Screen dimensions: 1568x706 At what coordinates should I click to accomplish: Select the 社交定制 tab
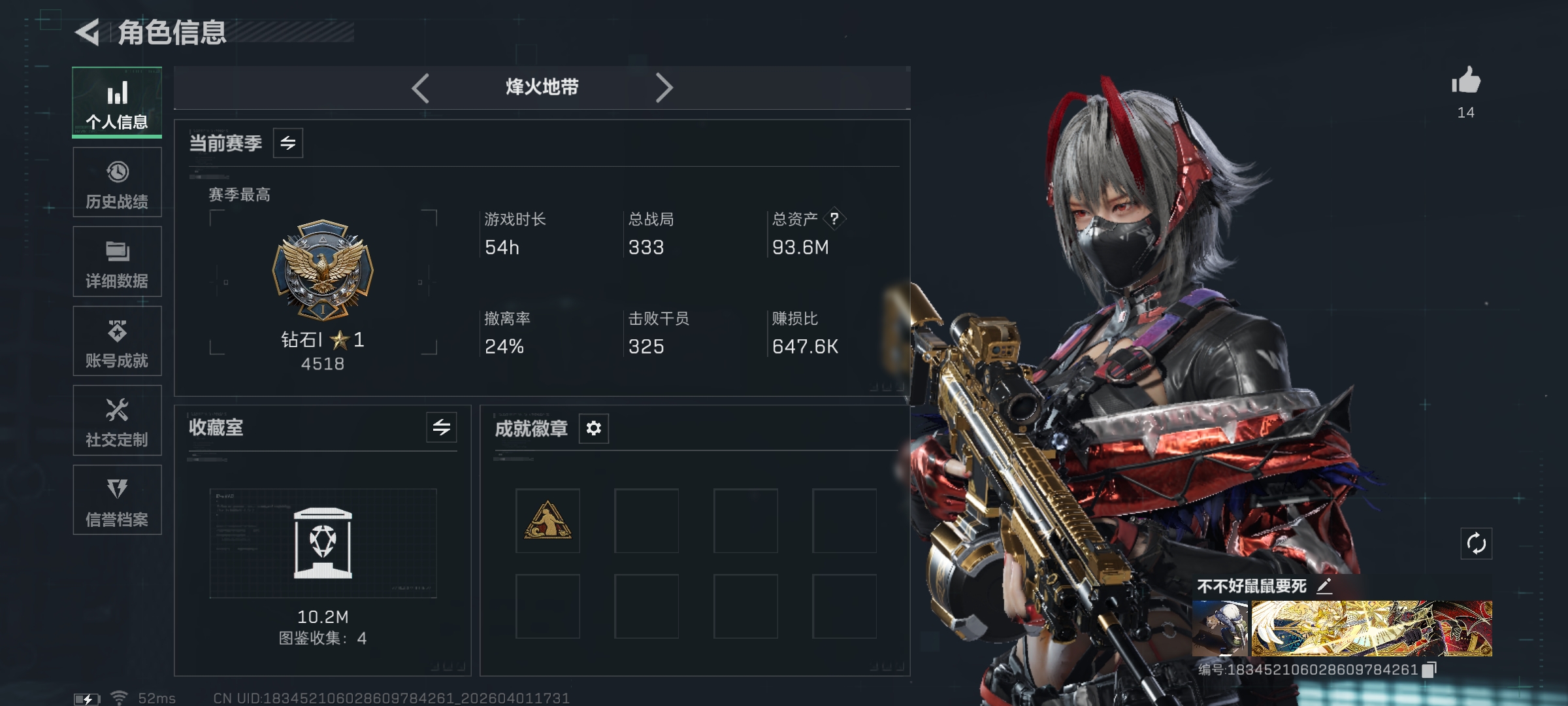tap(117, 420)
